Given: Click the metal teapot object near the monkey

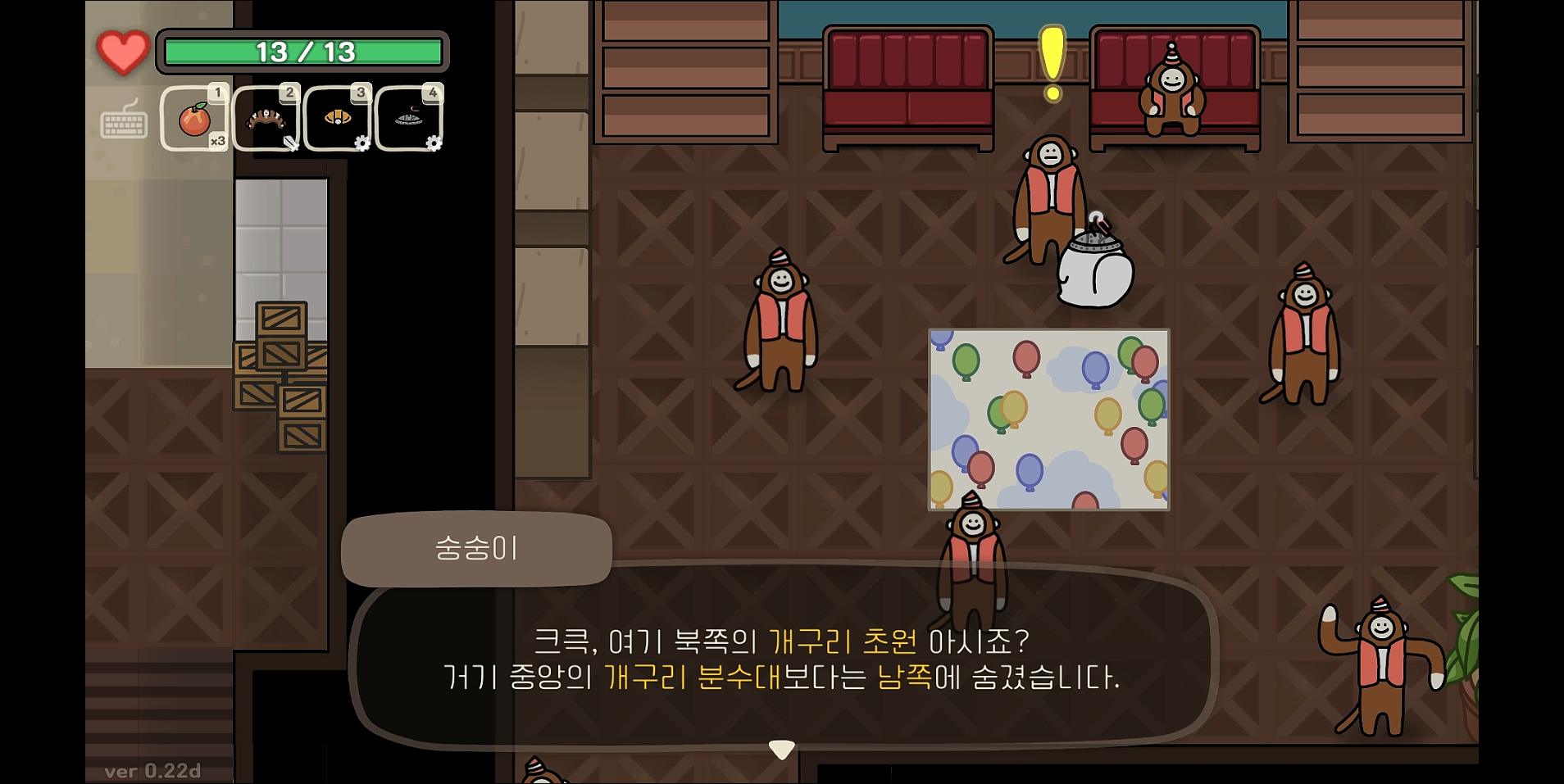Looking at the screenshot, I should click(1094, 270).
